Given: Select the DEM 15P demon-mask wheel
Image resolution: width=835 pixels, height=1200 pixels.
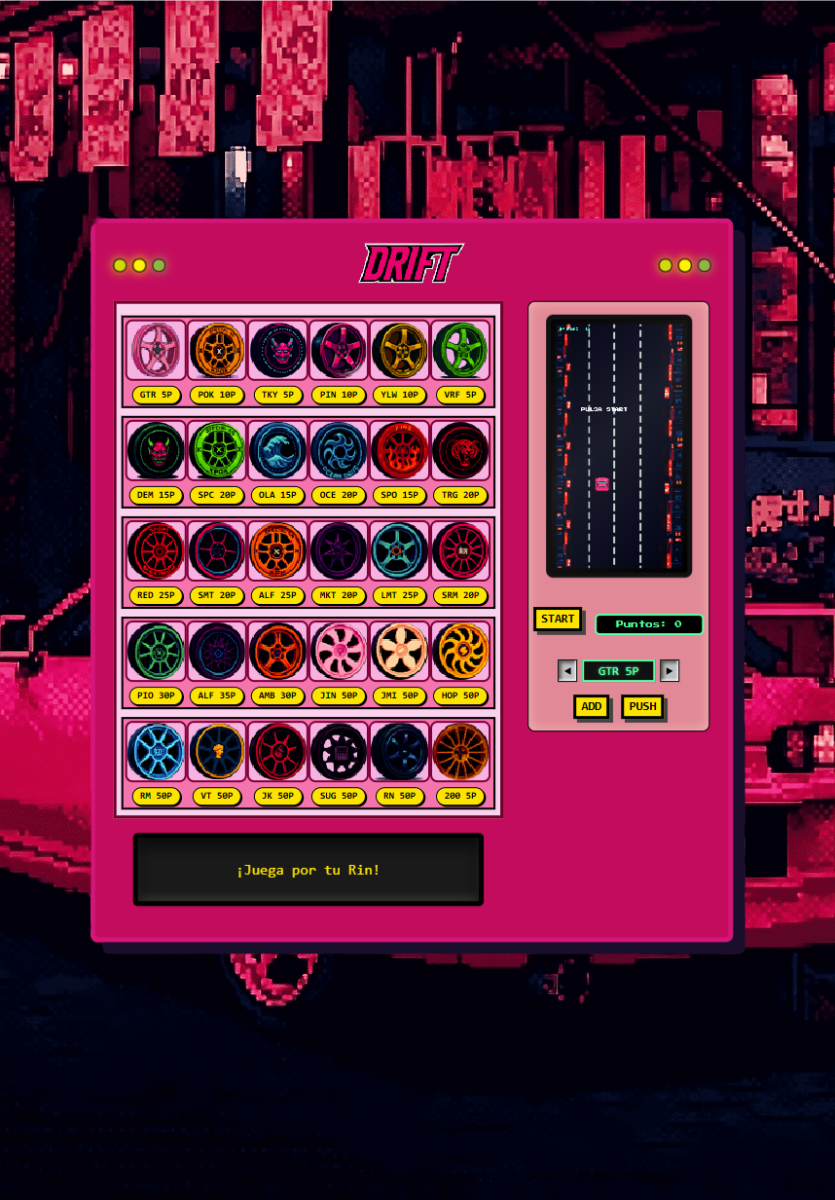Looking at the screenshot, I should pyautogui.click(x=156, y=450).
